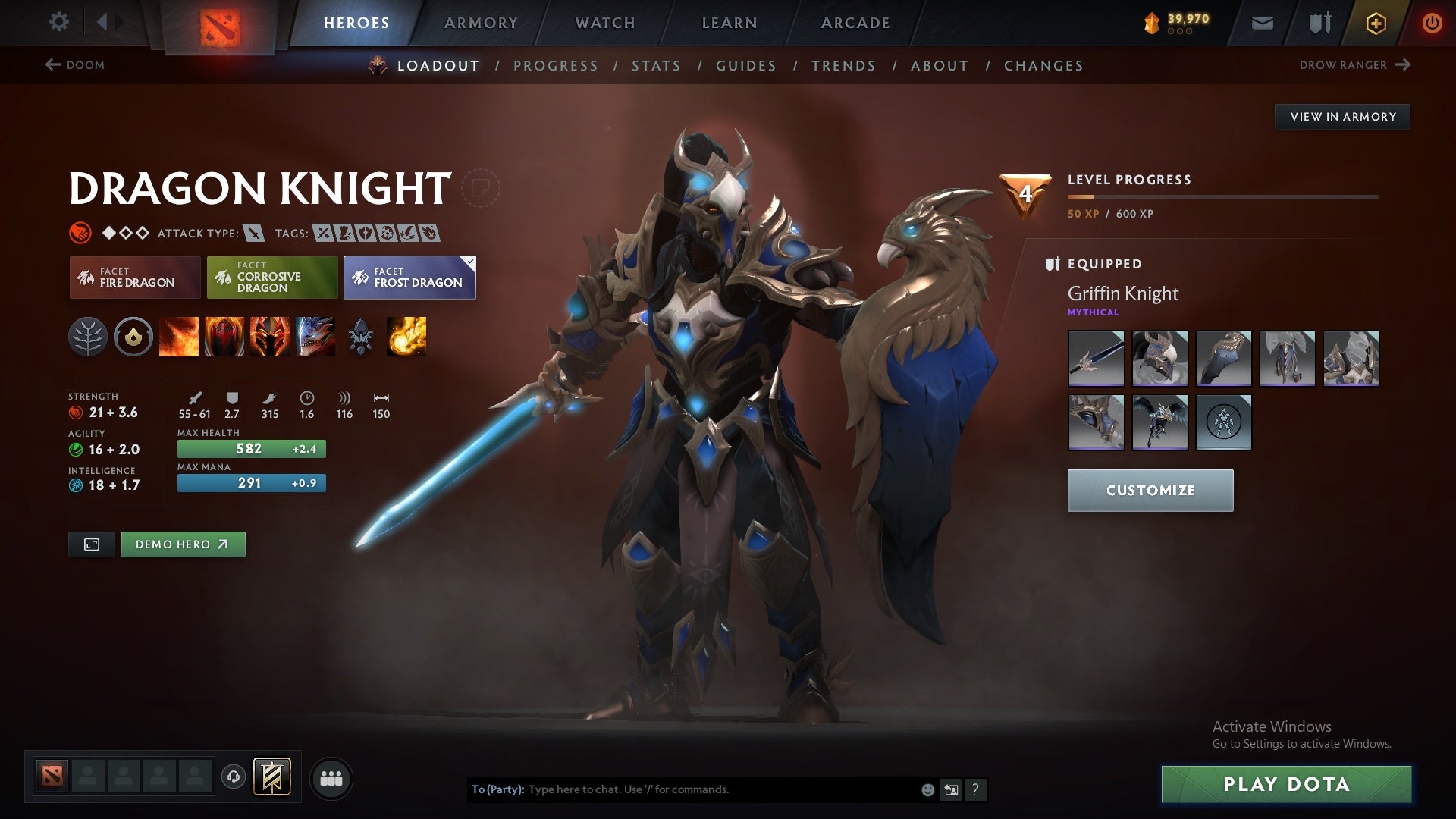Screen dimensions: 1456x819
Task: Open the friends list icon
Action: point(331,777)
